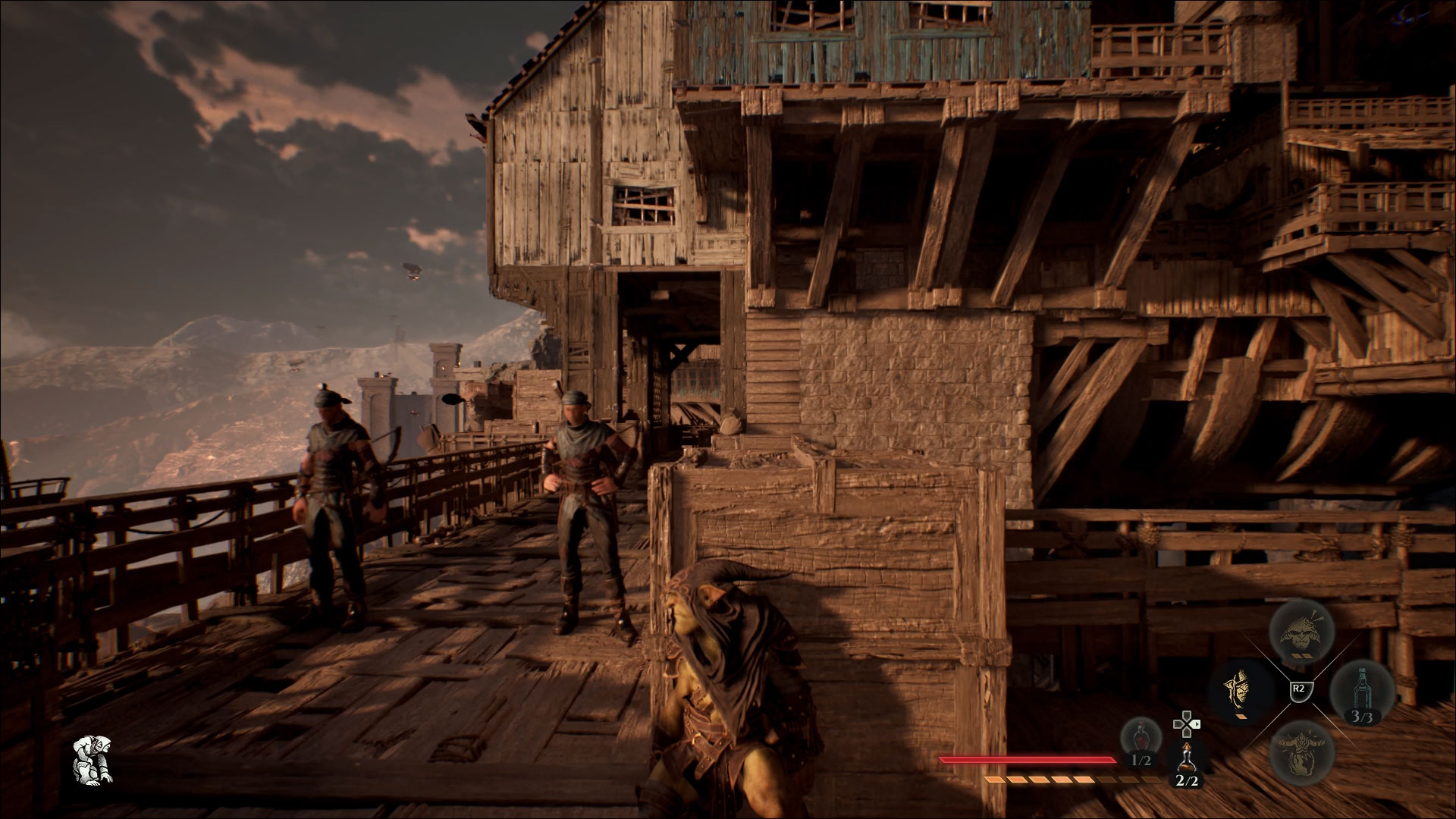Activate the goblin head with darts ability
This screenshot has height=819, width=1456.
(1301, 631)
